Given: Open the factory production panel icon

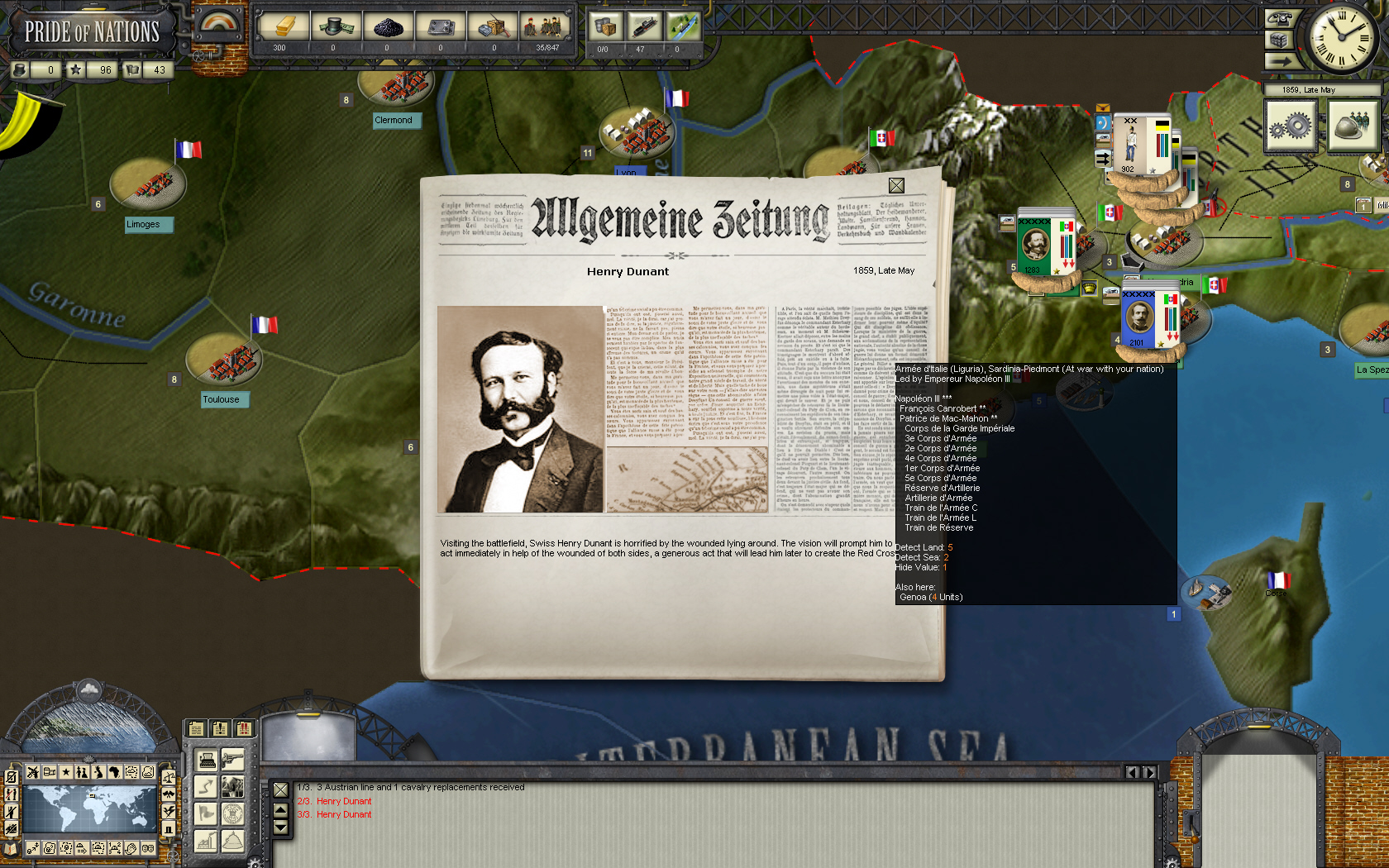Looking at the screenshot, I should click(206, 841).
